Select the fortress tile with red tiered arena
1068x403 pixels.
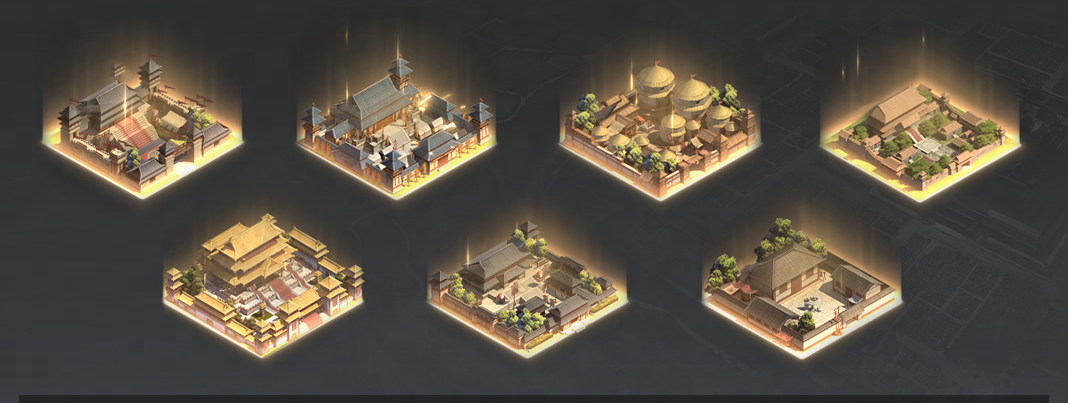[x=144, y=128]
